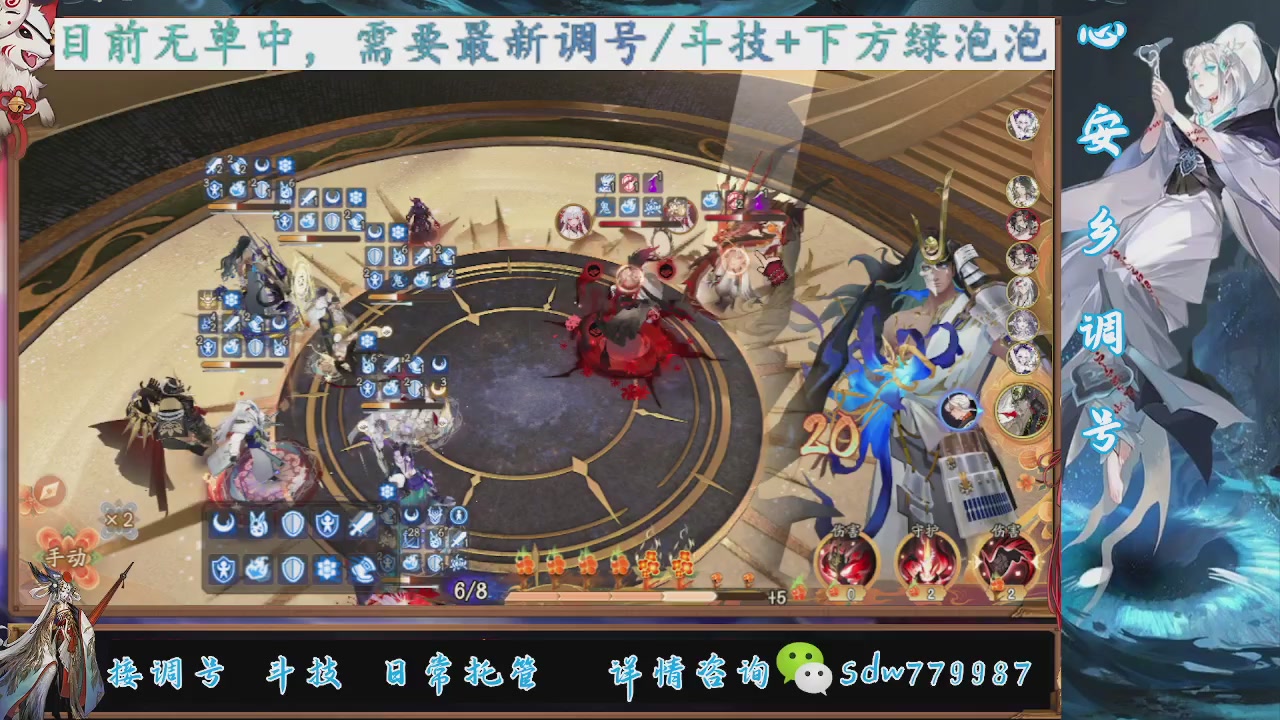Click the rabbit buff icon in skill bar

[258, 522]
